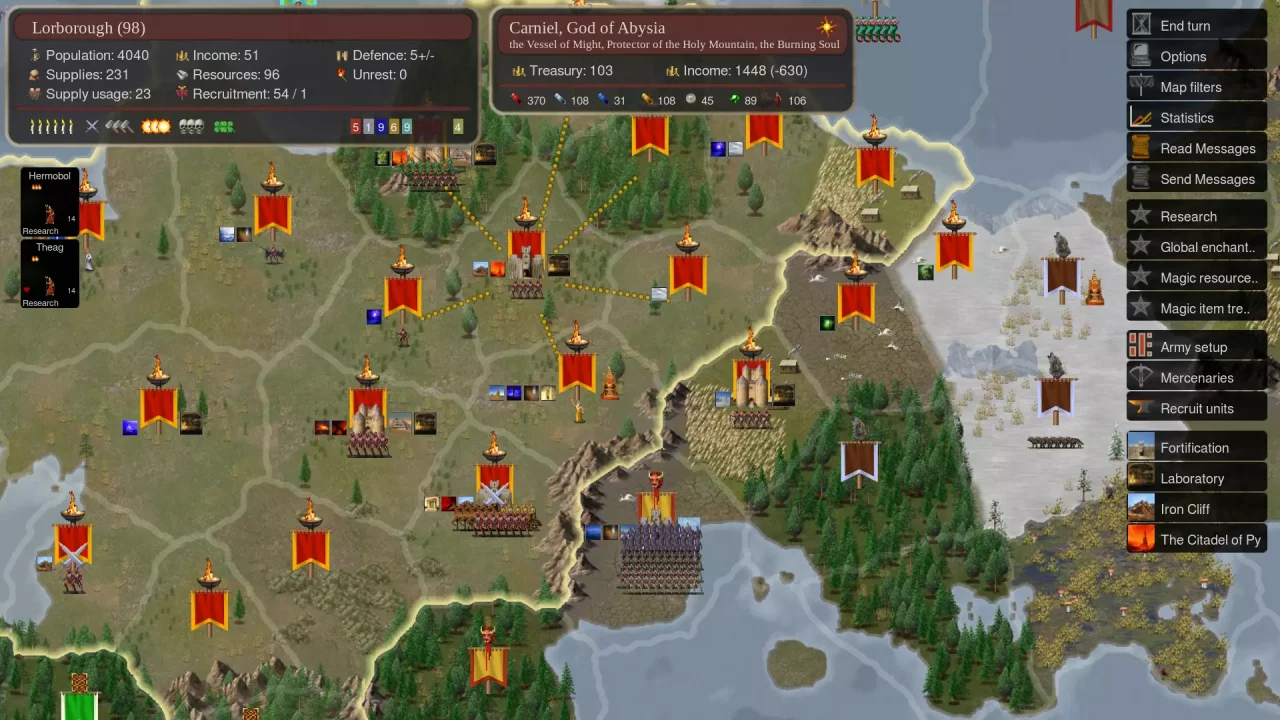Click the astral pearl icon showing 45
1280x720 pixels.
tap(690, 100)
